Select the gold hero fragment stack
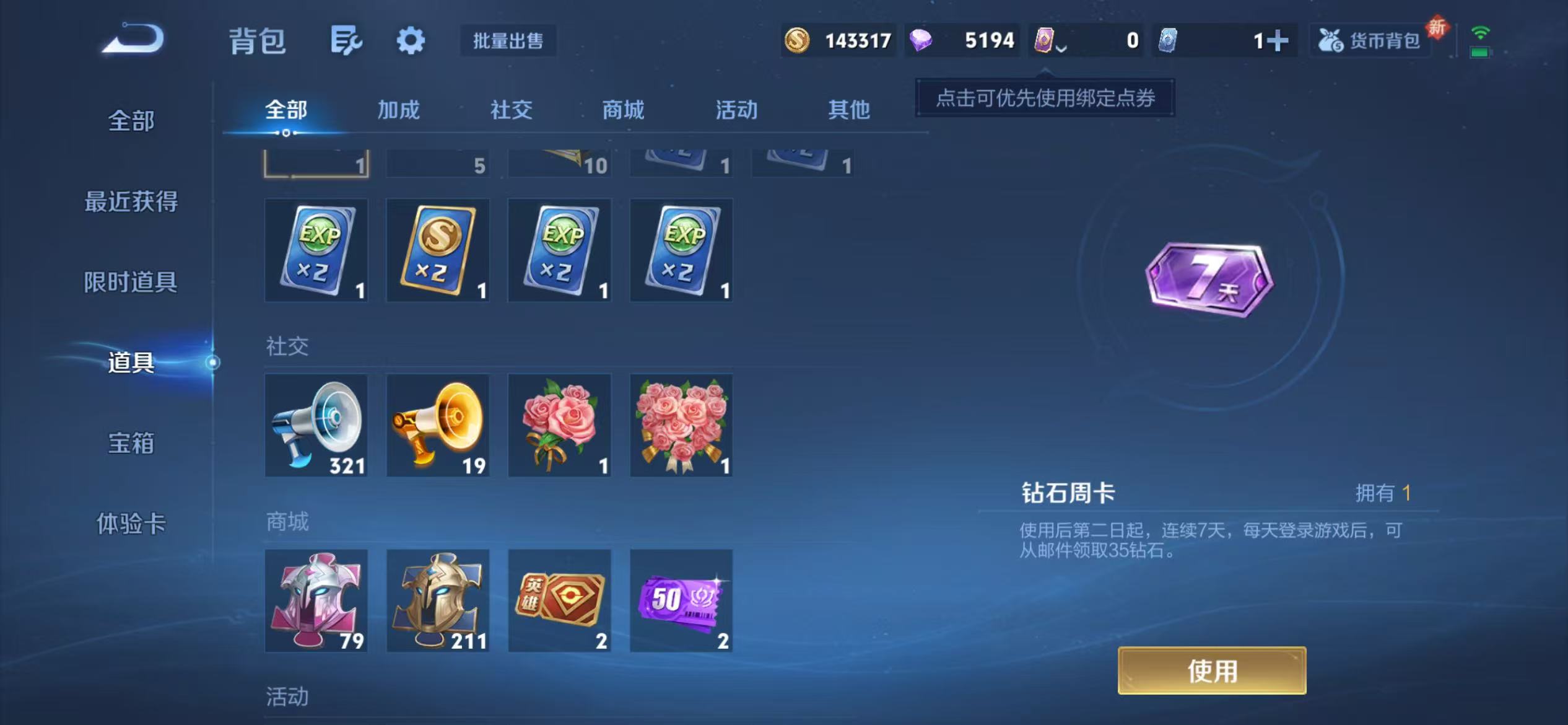The width and height of the screenshot is (1568, 725). [x=437, y=600]
